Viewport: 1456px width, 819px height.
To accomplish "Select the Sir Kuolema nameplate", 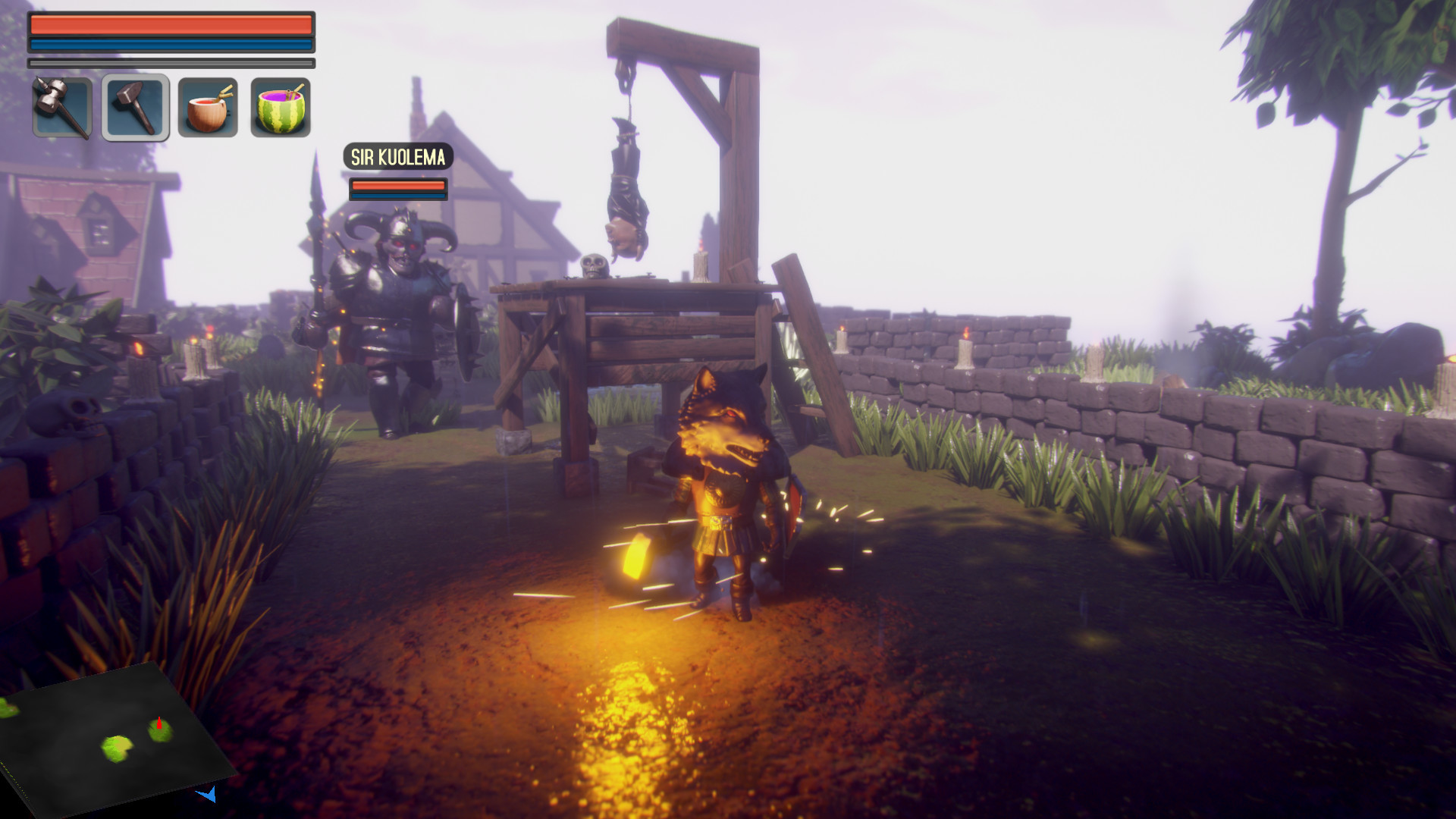I will point(397,158).
